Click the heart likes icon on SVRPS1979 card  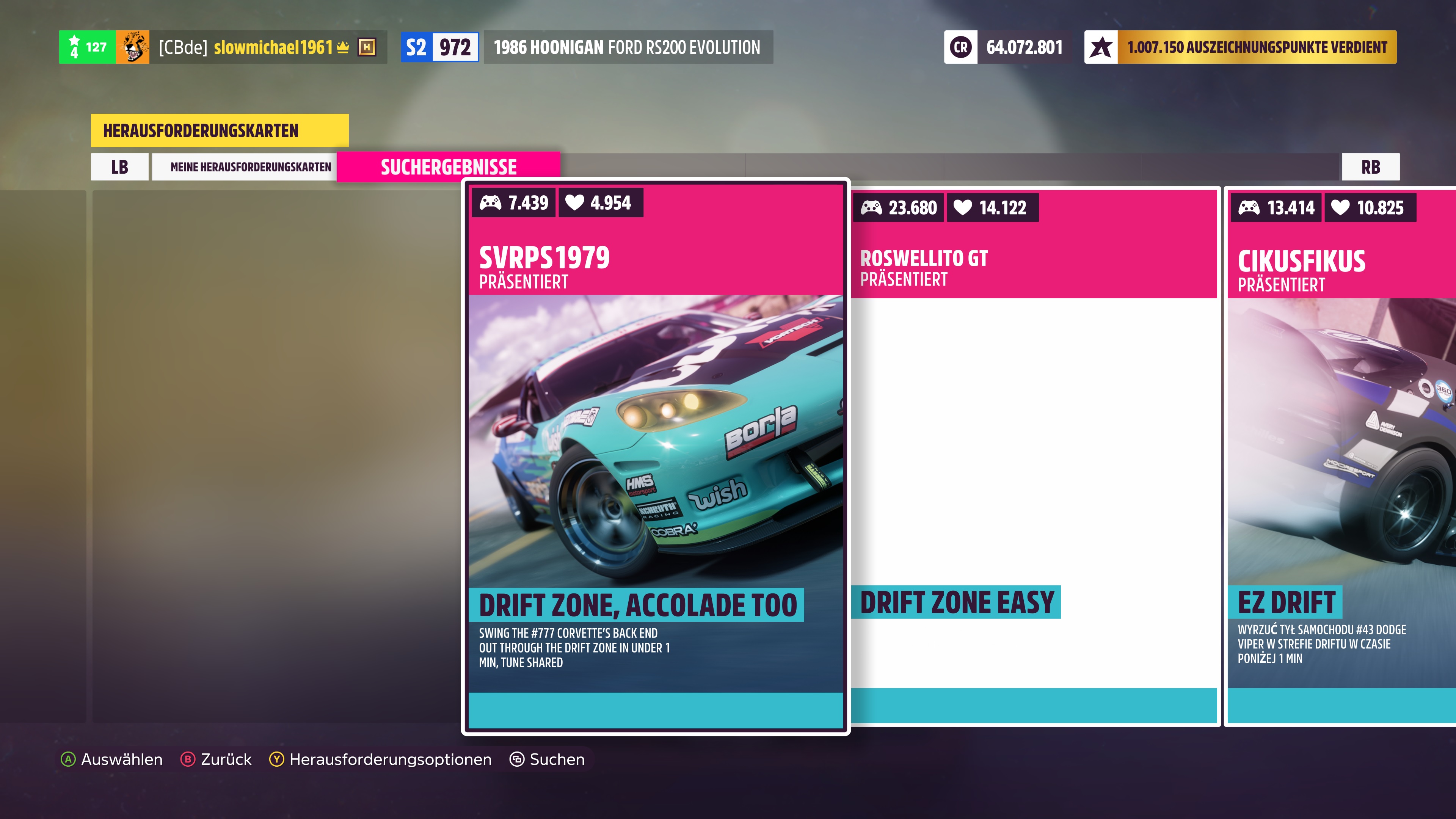[x=575, y=202]
